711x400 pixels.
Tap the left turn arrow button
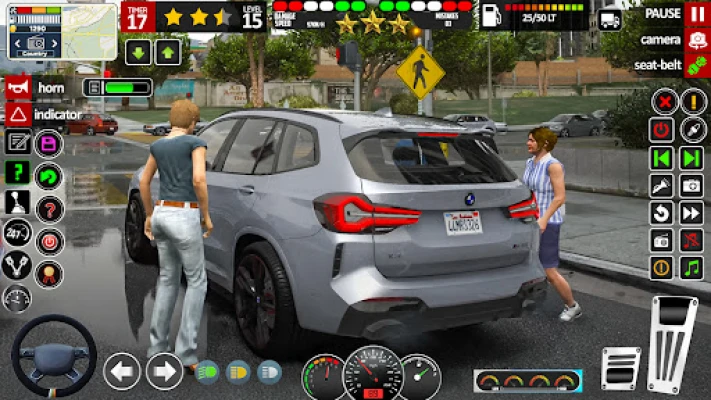click(122, 371)
